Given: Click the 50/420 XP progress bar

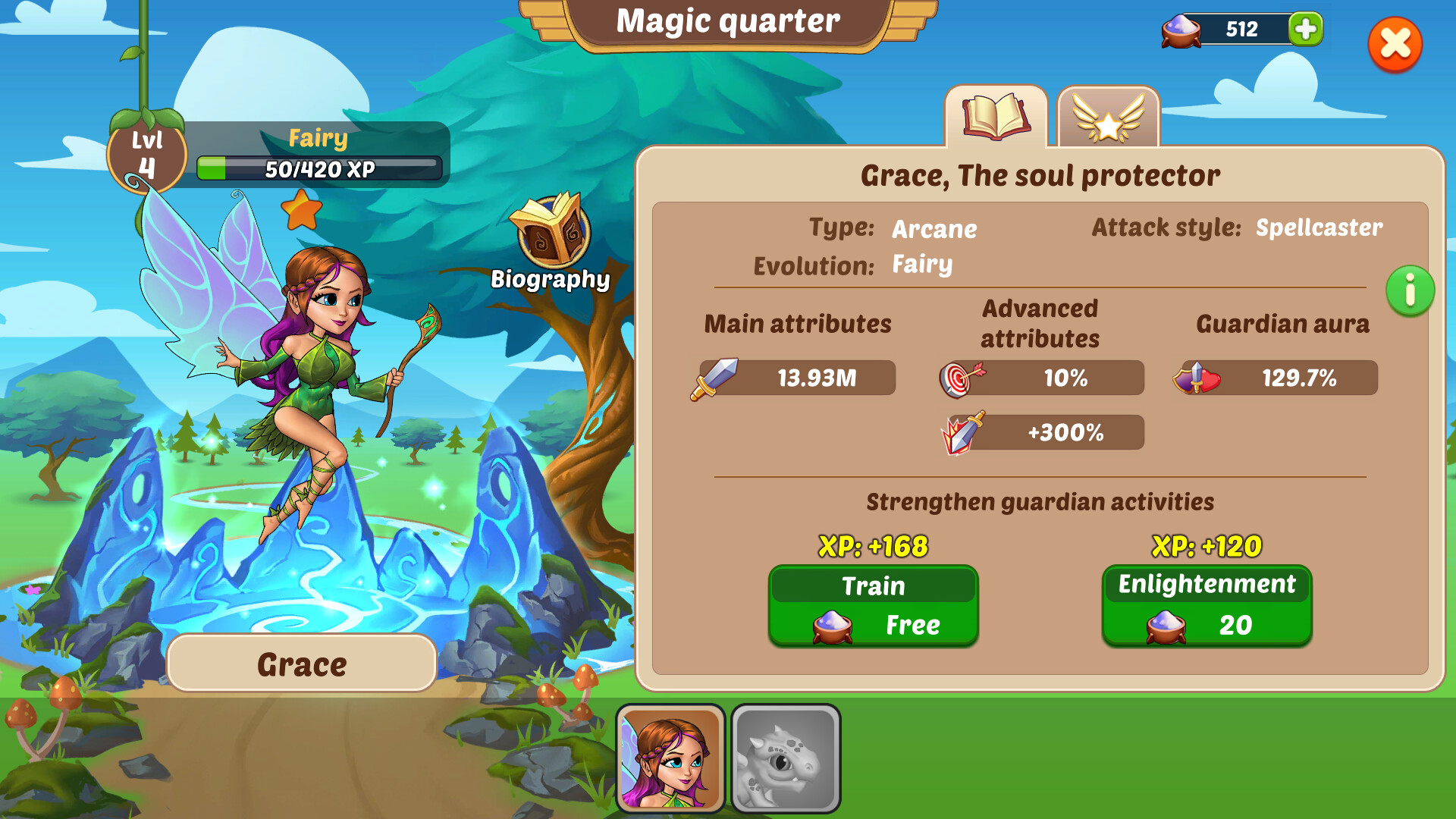Looking at the screenshot, I should pyautogui.click(x=319, y=168).
